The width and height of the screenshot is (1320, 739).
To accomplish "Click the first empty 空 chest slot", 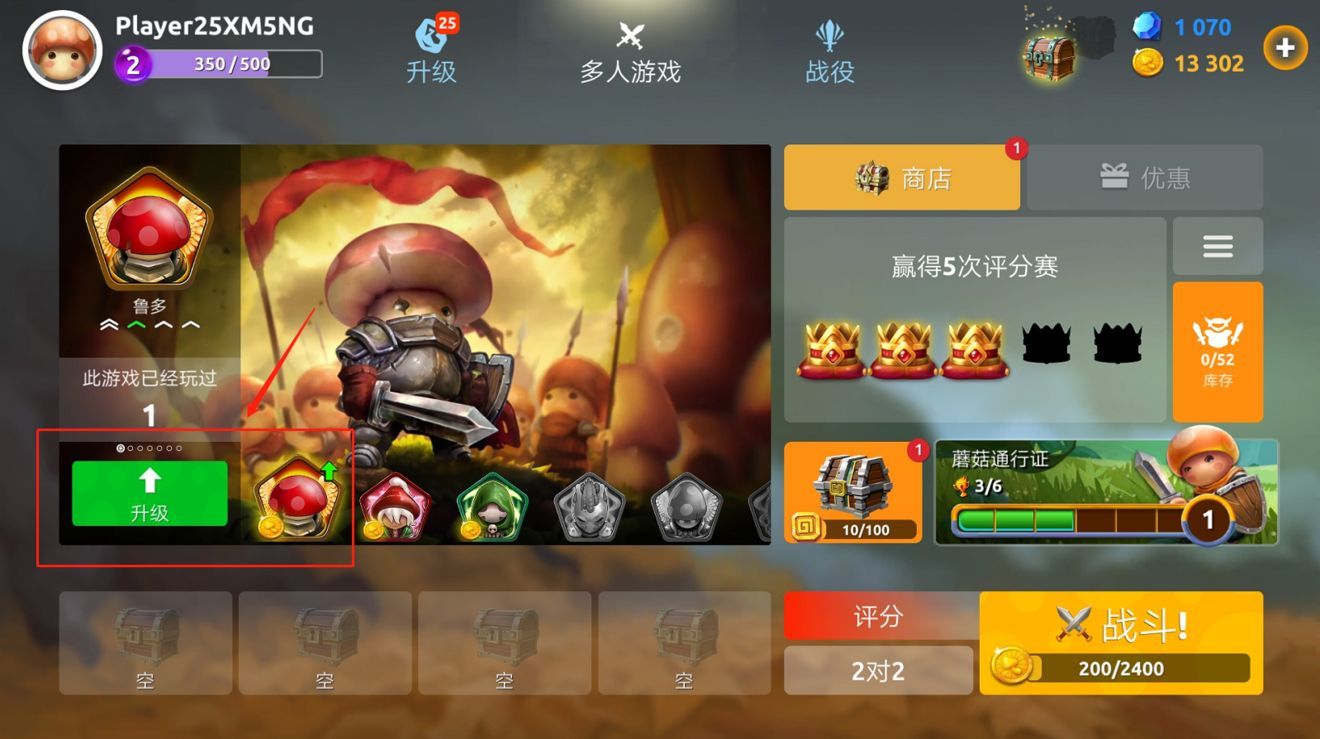I will [145, 642].
